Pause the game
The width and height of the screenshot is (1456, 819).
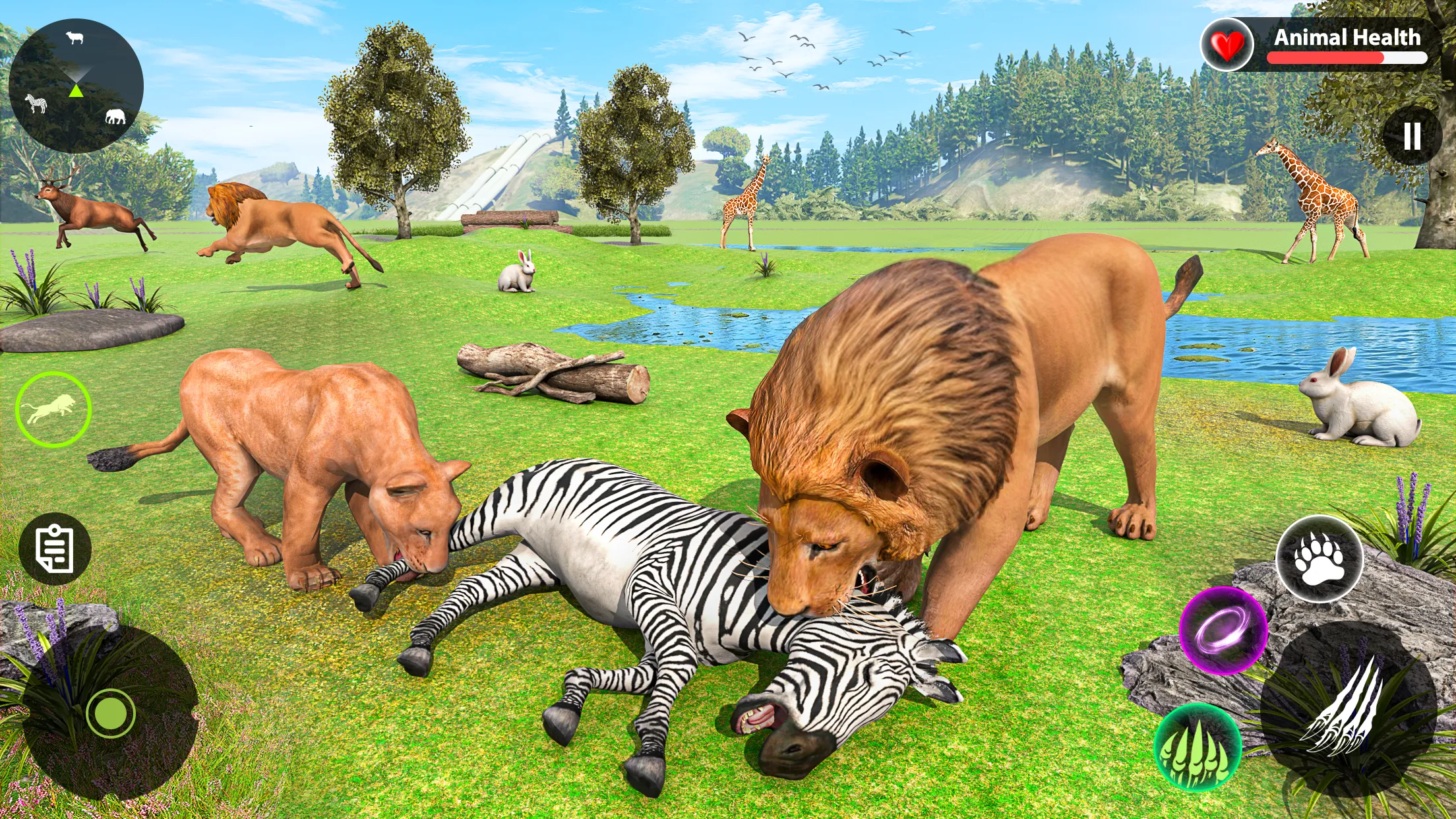tap(1412, 136)
